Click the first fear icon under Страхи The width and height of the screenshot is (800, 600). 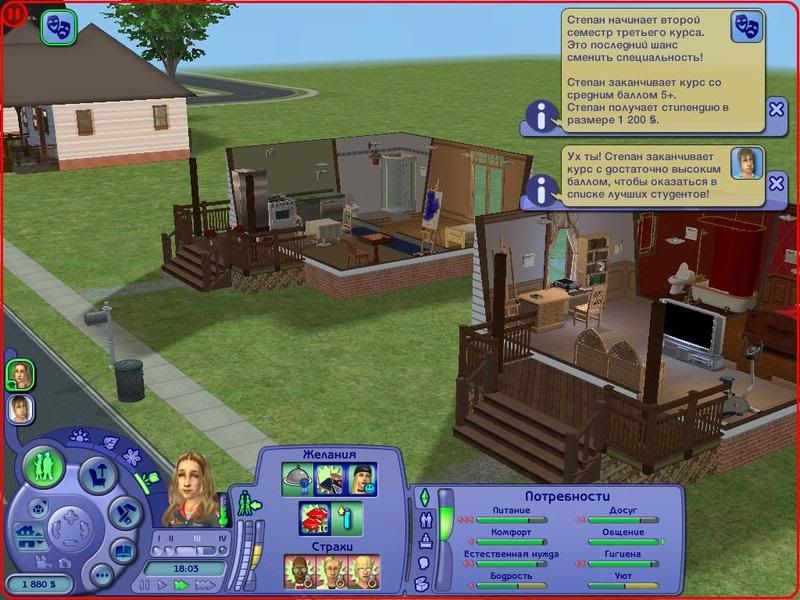(299, 572)
